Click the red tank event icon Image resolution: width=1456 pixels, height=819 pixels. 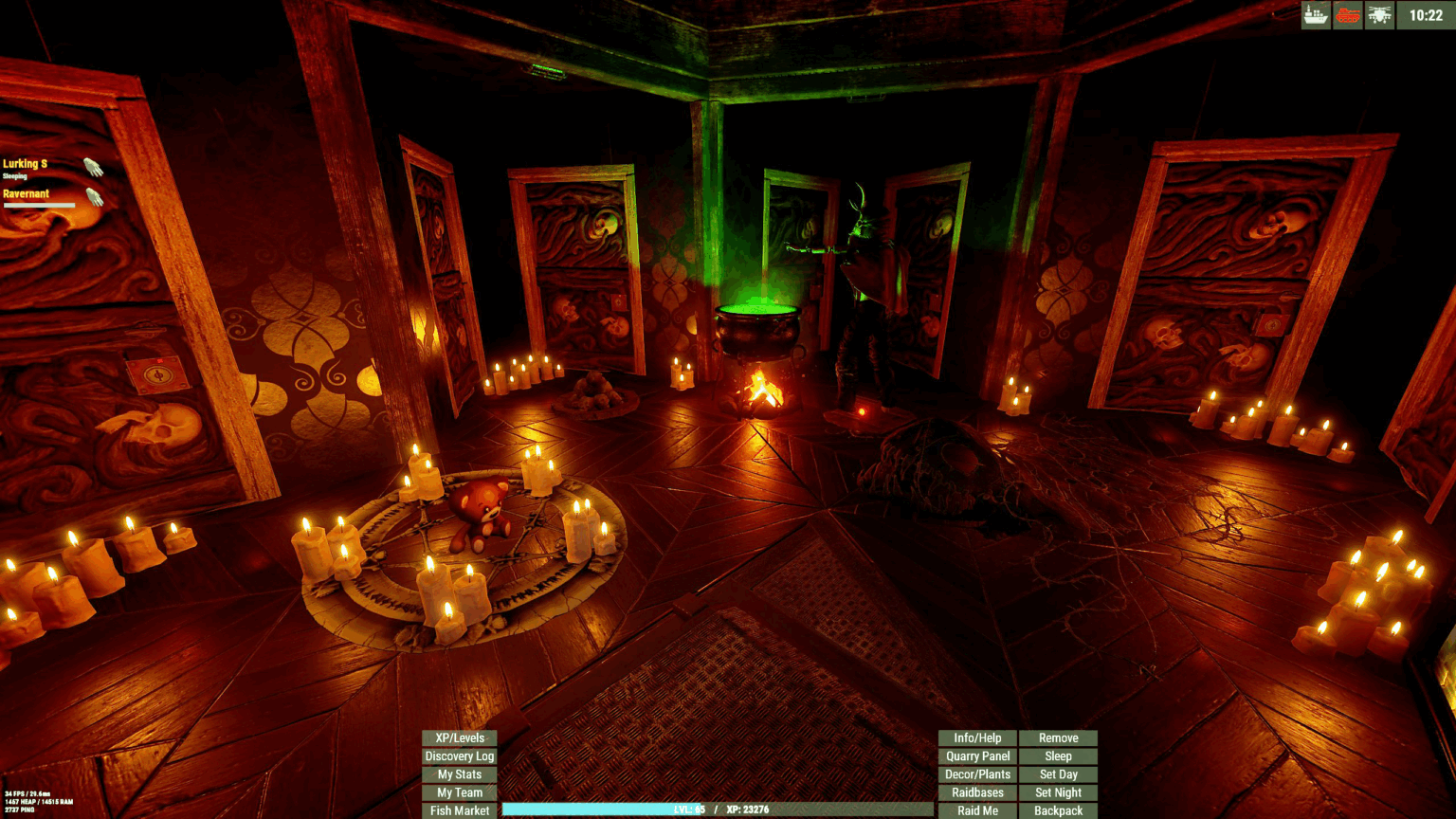coord(1347,15)
